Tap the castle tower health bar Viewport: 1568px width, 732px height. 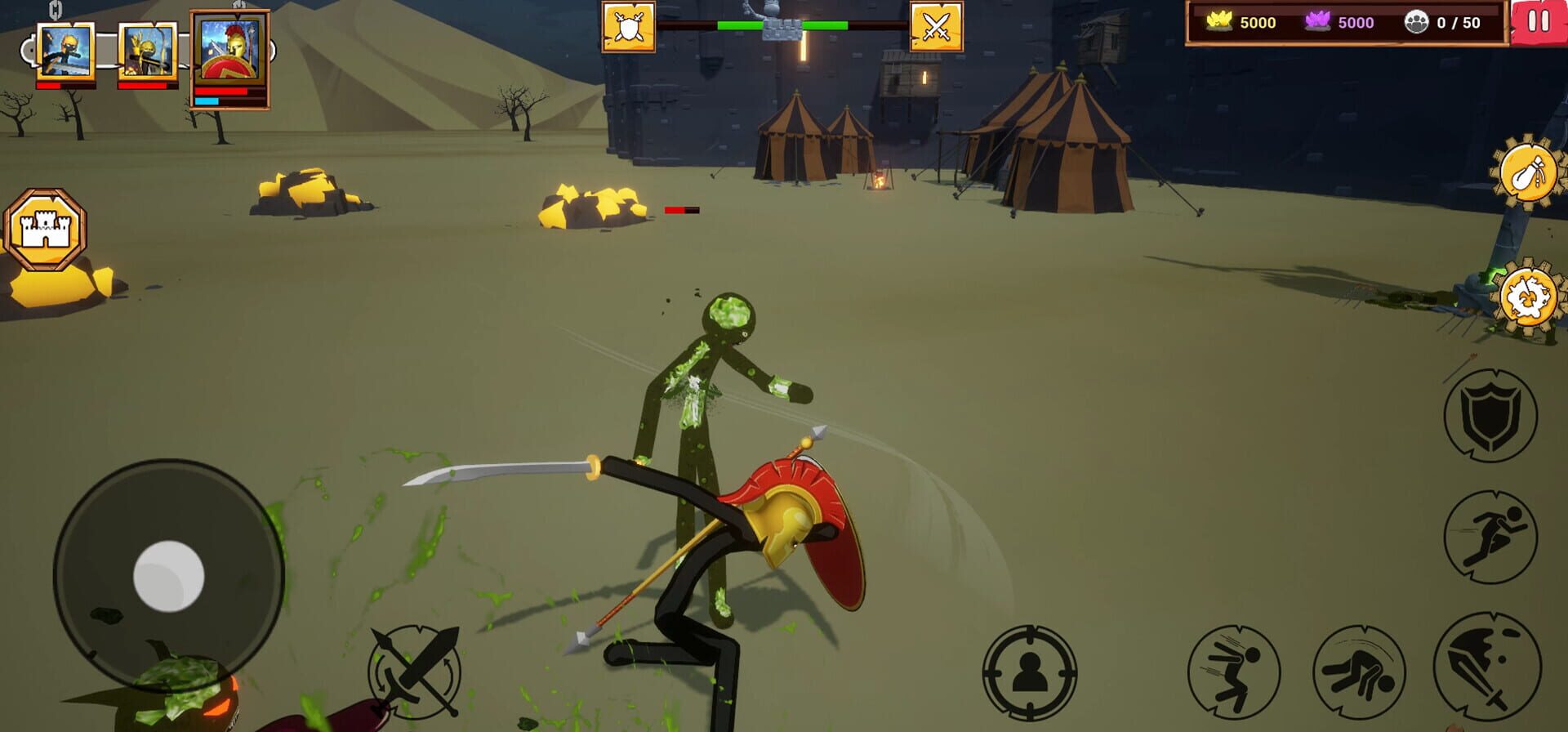[778, 24]
